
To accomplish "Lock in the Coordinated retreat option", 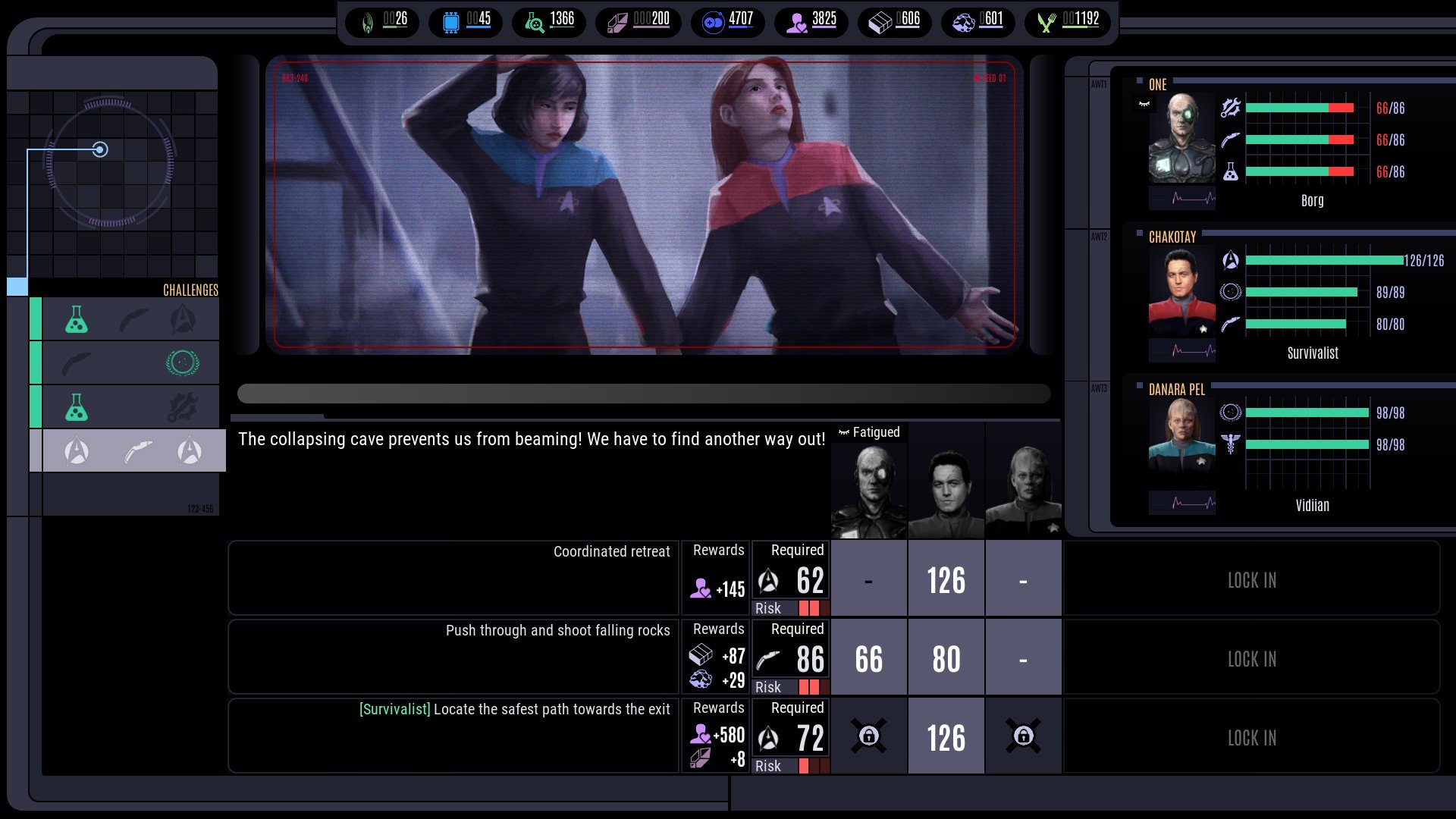I will point(1251,580).
